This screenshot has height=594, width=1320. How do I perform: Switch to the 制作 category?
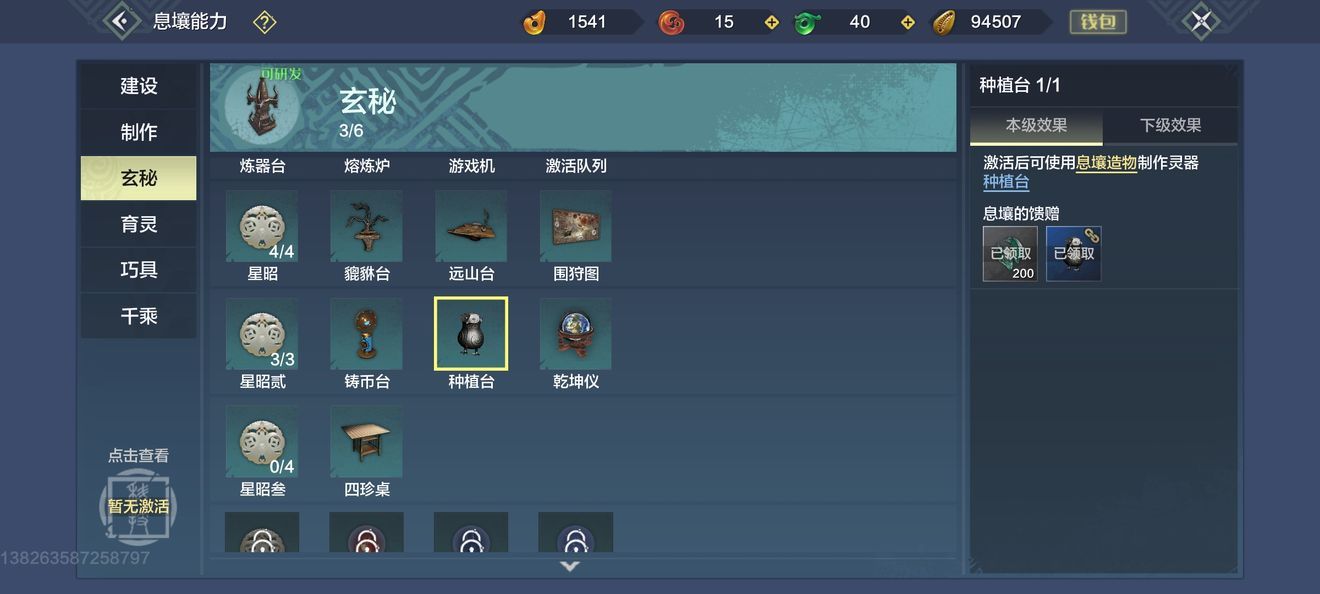click(x=139, y=132)
